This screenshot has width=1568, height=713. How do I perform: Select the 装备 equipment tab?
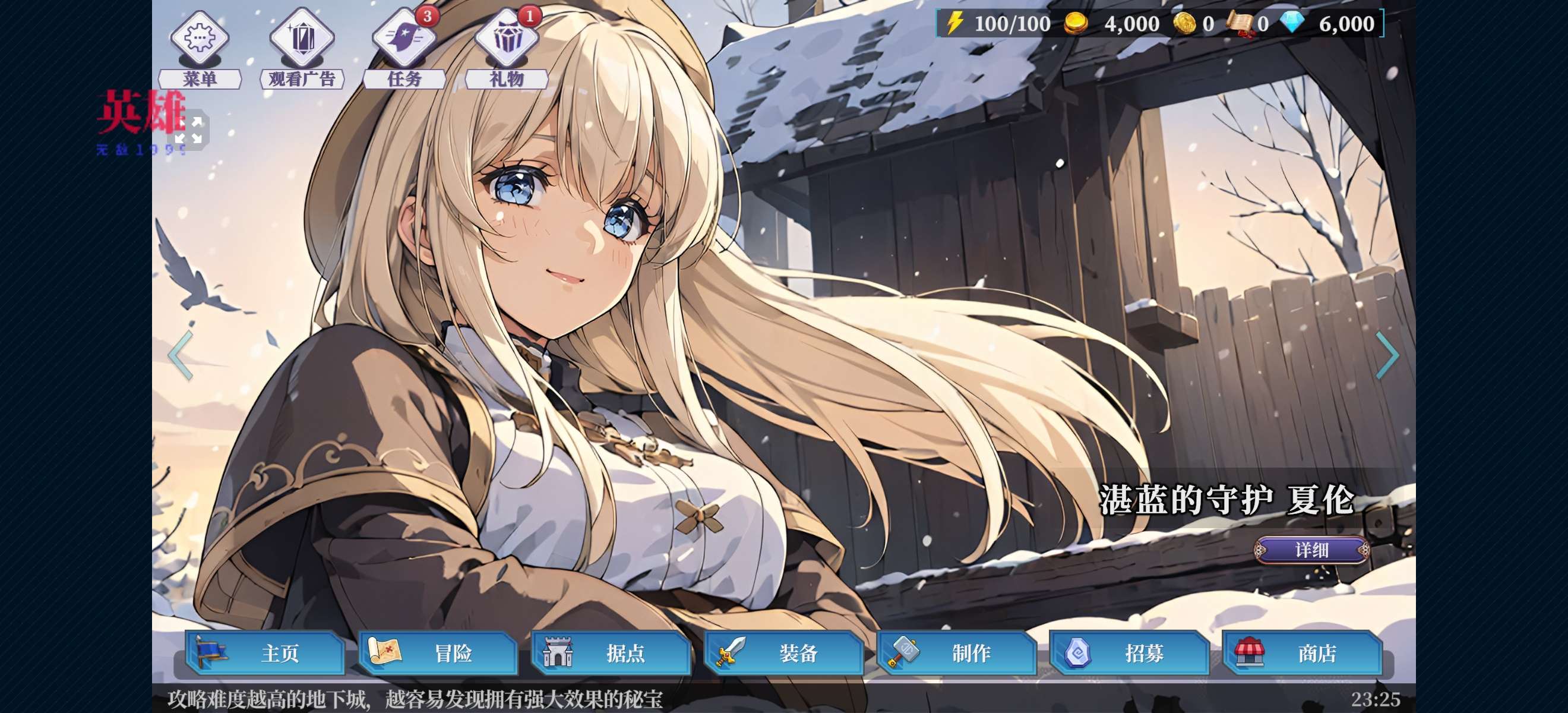[x=783, y=654]
